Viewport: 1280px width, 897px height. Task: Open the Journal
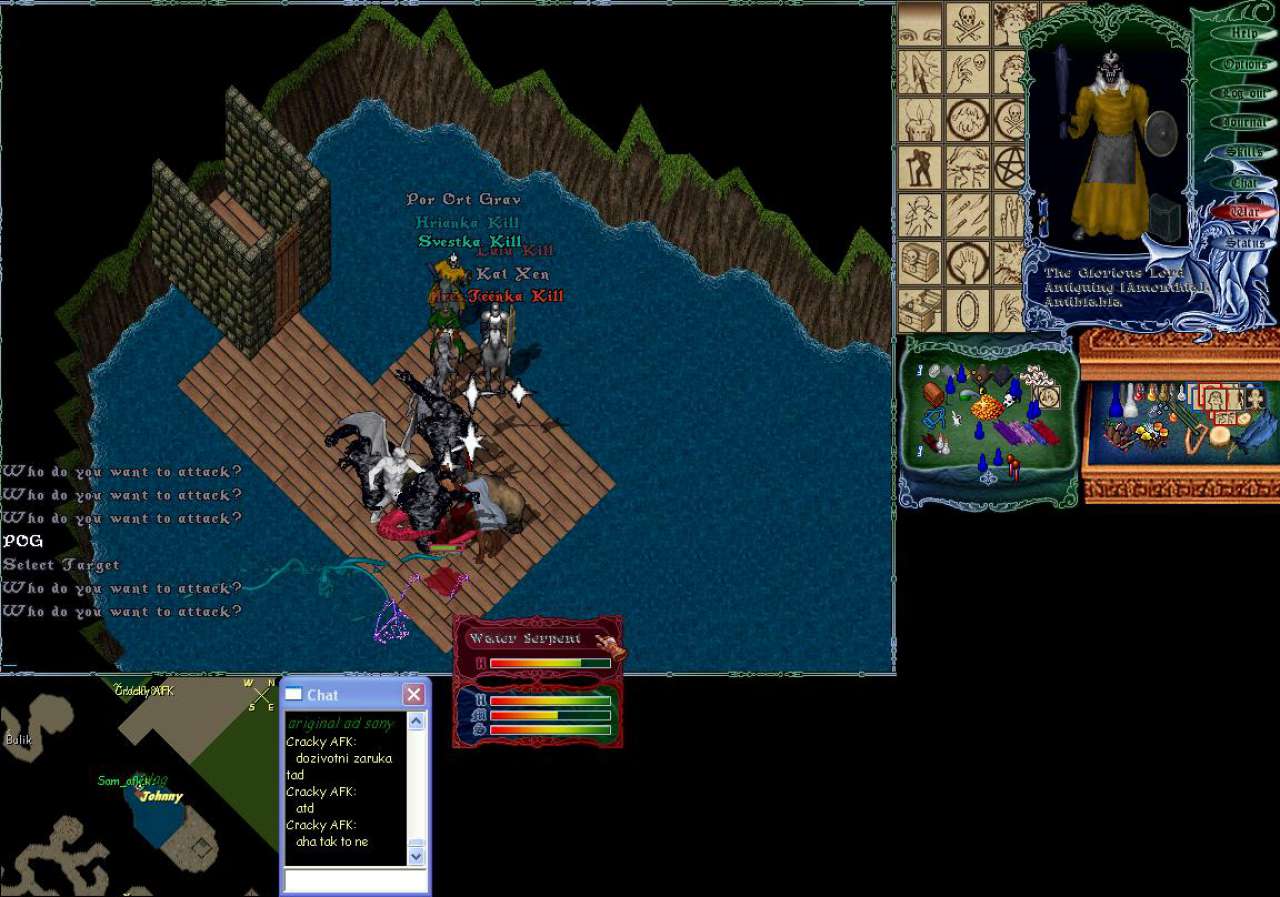tap(1244, 122)
